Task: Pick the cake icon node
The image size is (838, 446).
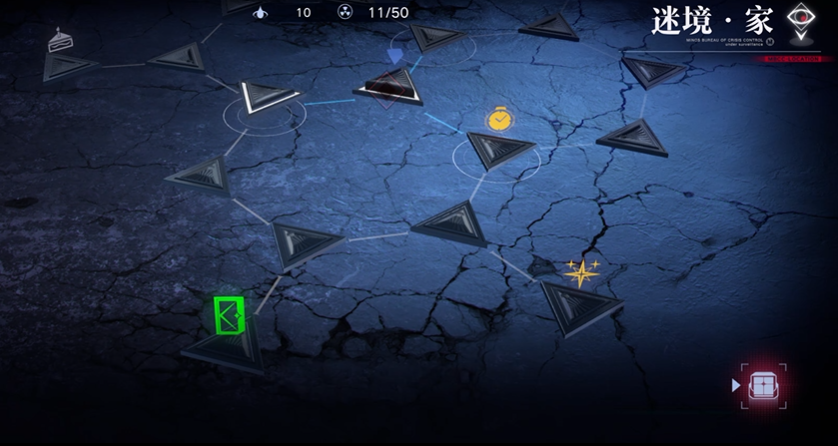Action: tap(58, 43)
